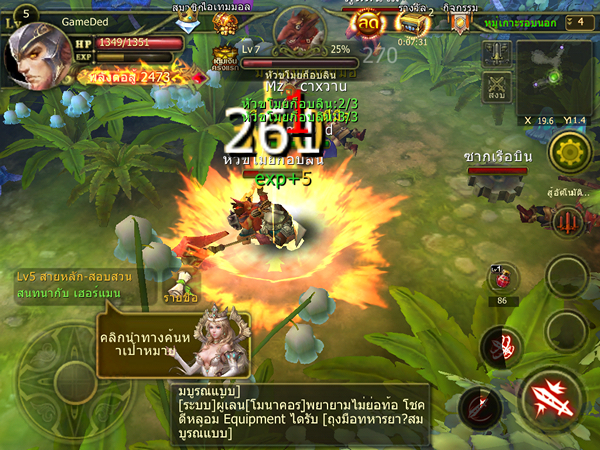This screenshot has height=450, width=600.
Task: Activate the auto-fight trident button
Action: [x=568, y=217]
